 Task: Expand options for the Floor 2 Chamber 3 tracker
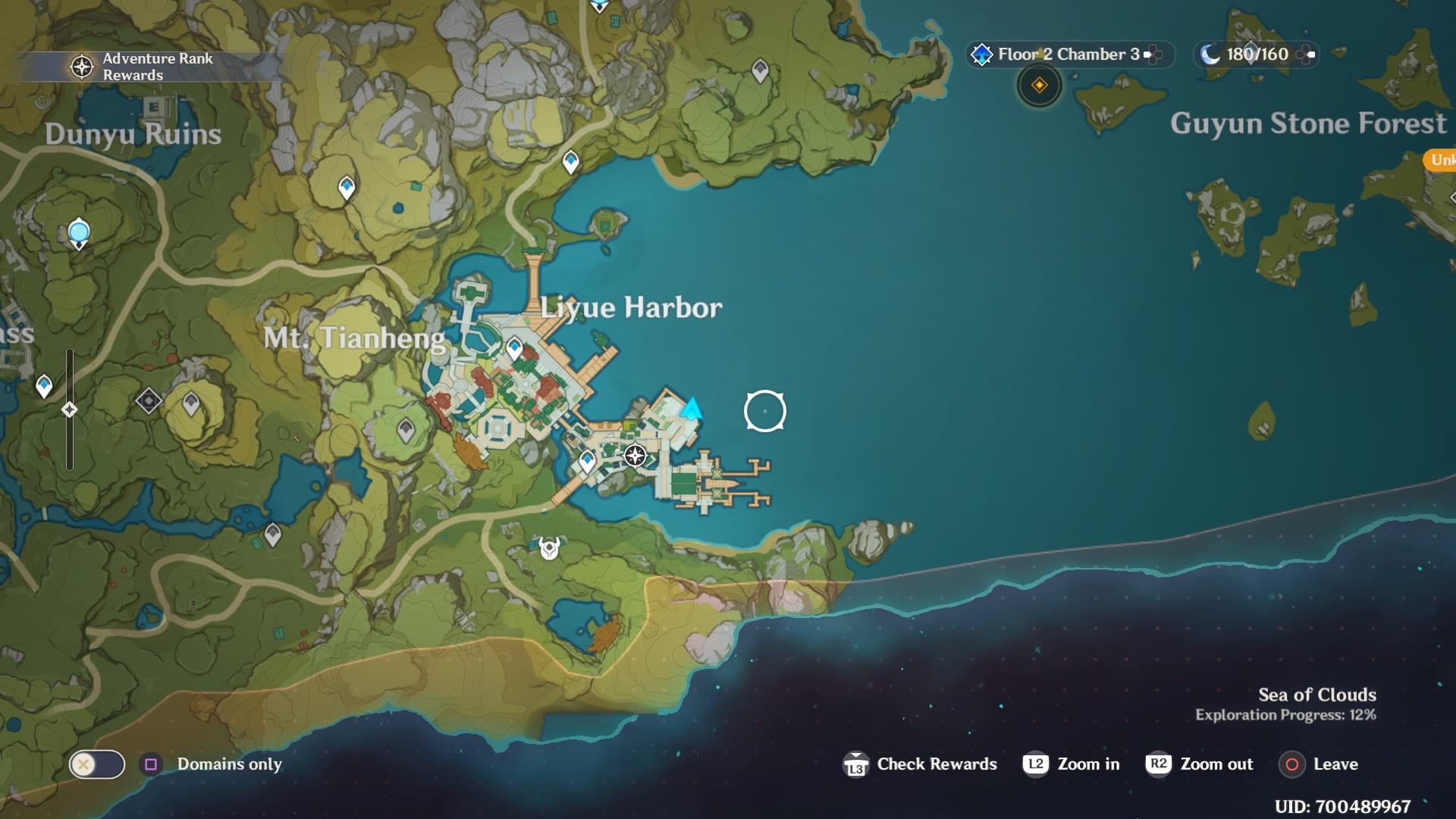click(1153, 54)
